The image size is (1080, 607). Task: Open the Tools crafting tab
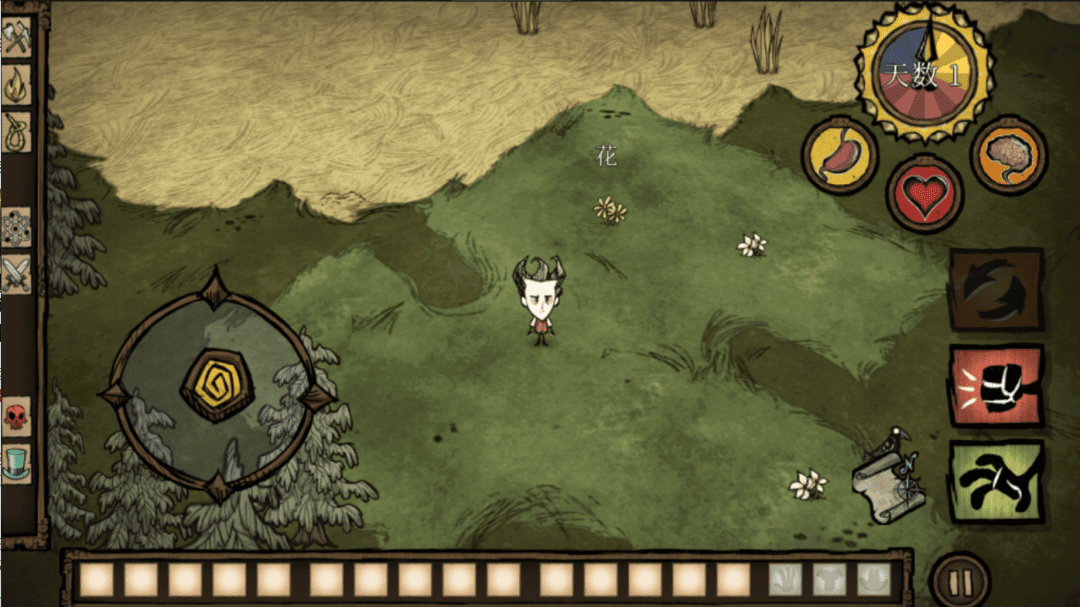tap(17, 38)
